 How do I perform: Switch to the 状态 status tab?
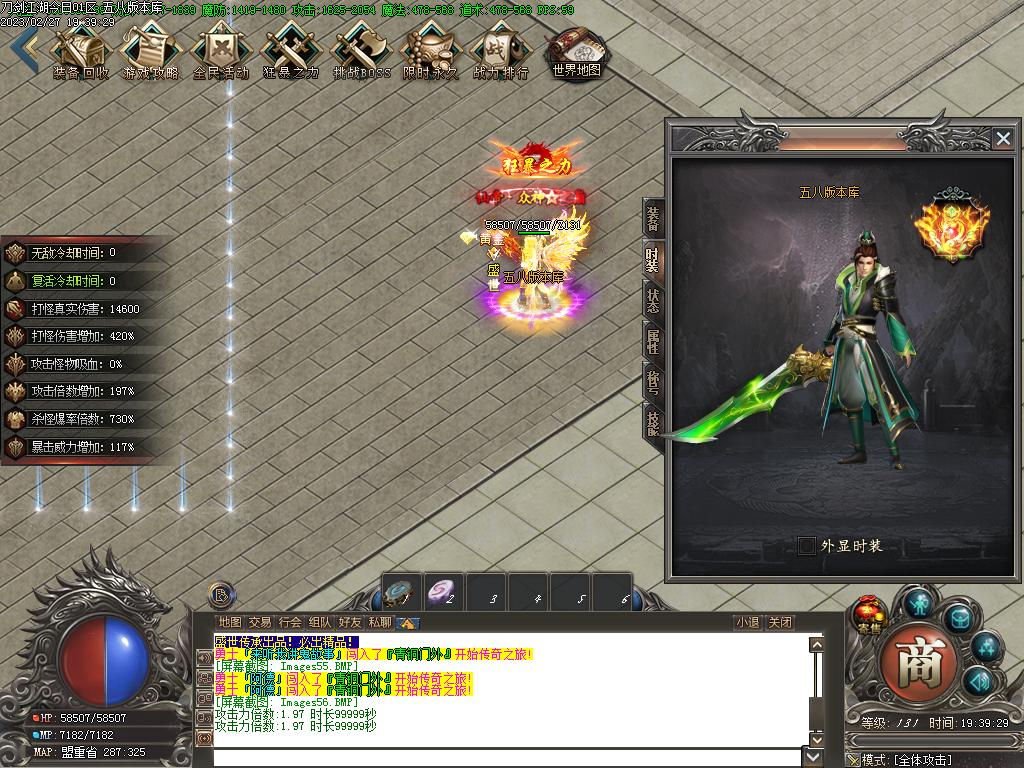pos(652,300)
